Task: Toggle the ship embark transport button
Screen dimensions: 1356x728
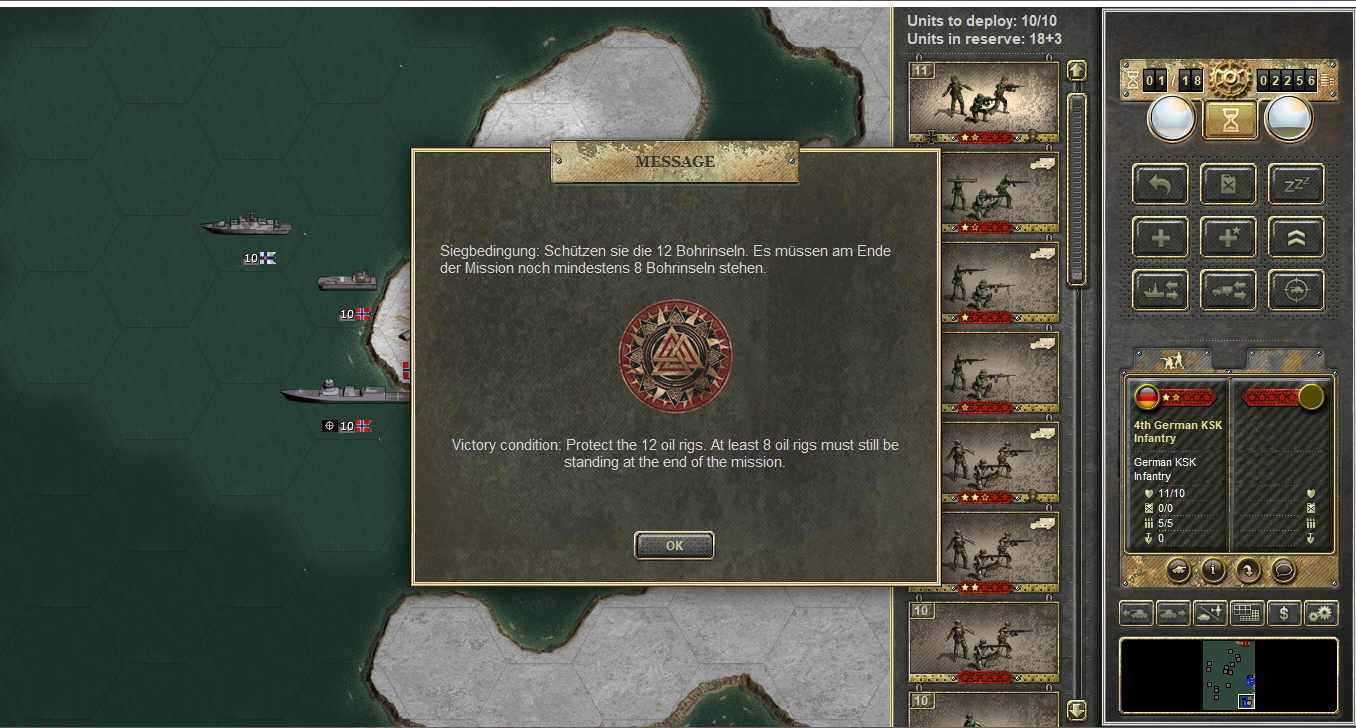Action: tap(1160, 290)
